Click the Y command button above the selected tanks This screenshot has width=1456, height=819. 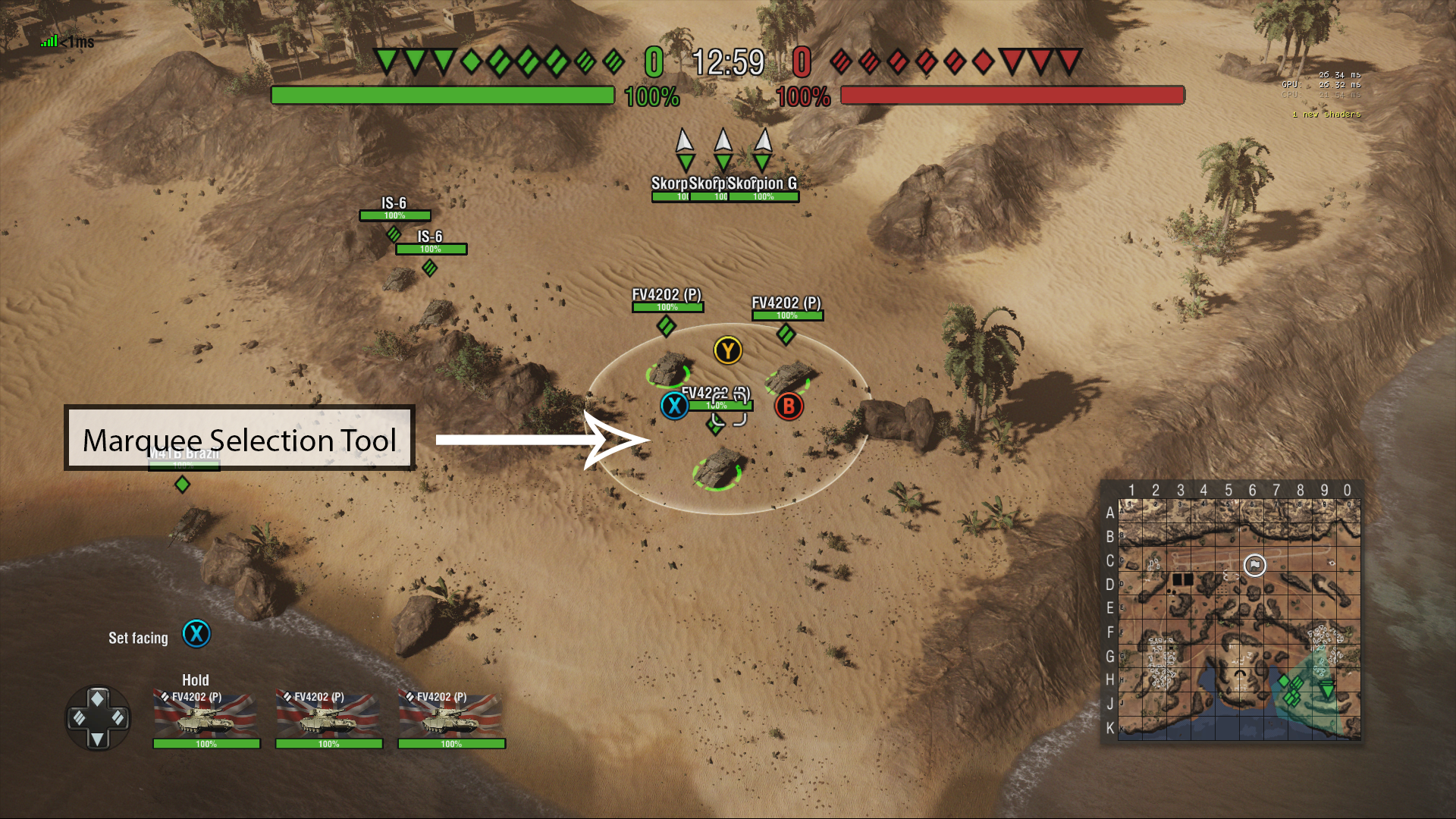tap(728, 350)
